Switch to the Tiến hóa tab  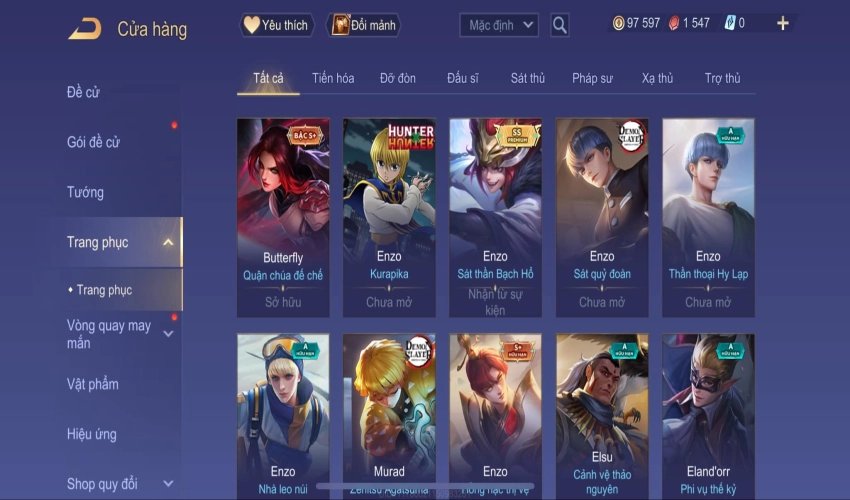click(x=333, y=78)
